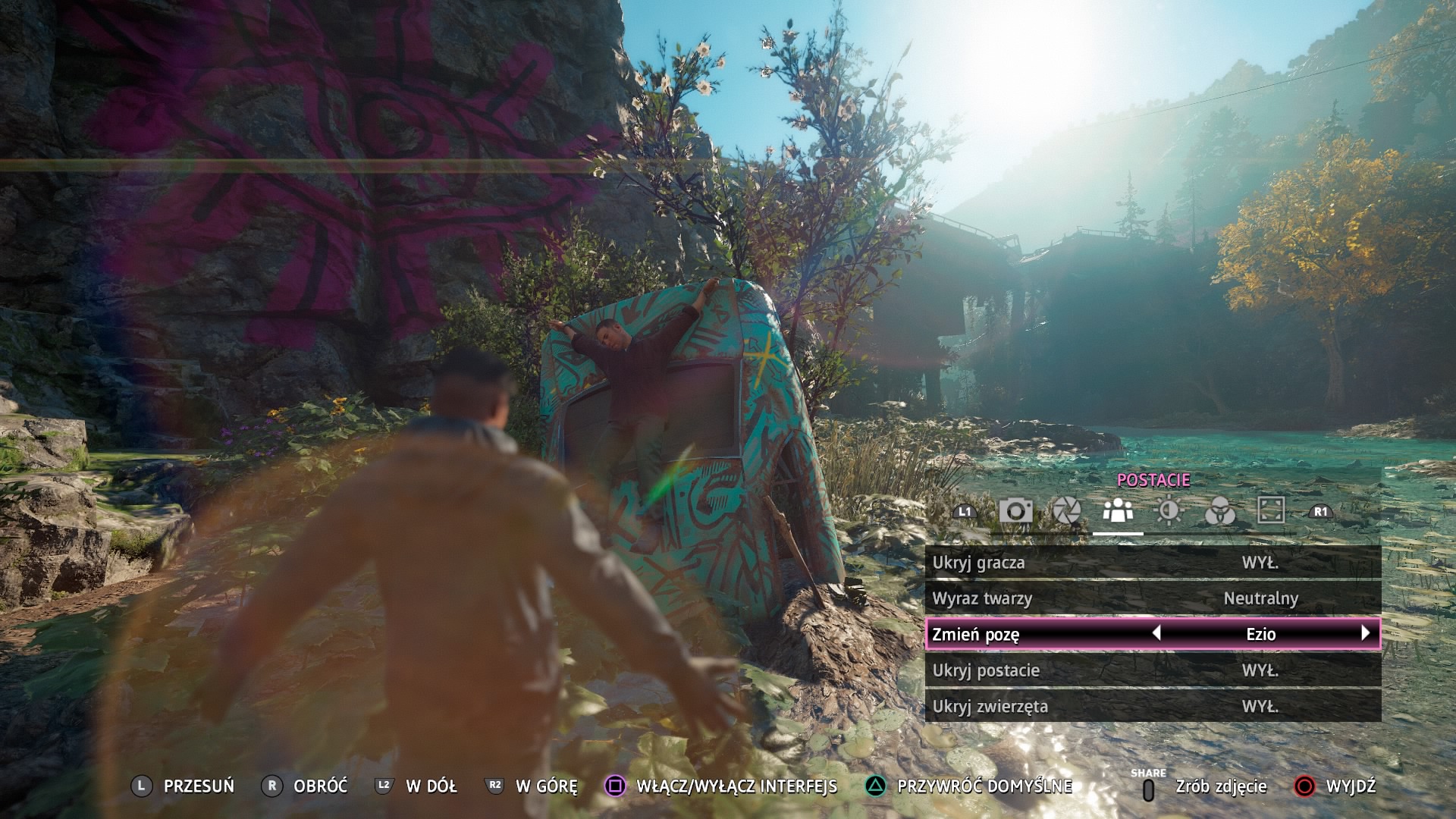1456x819 pixels.
Task: Toggle the Ukryj postacie option
Action: 1153,670
